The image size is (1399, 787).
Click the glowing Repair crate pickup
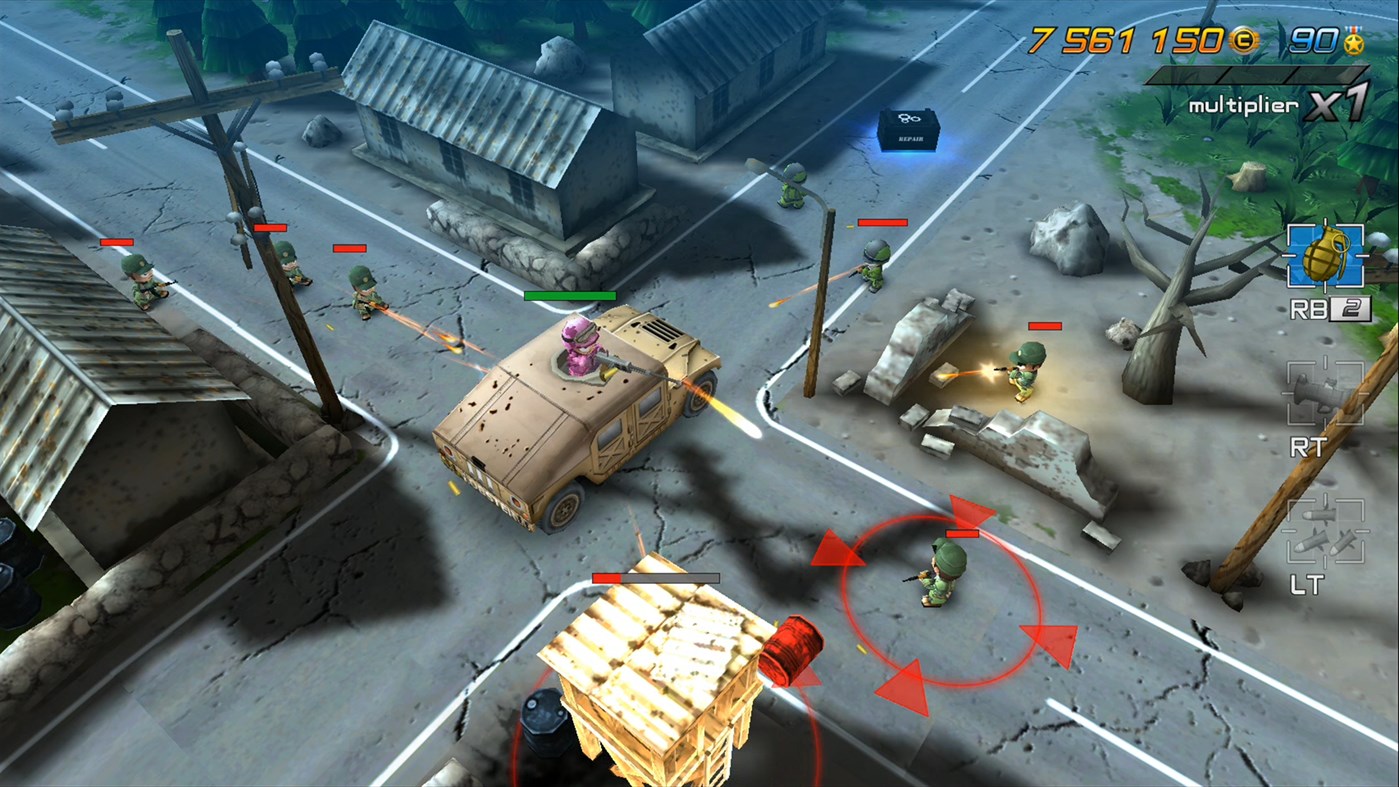click(x=908, y=132)
